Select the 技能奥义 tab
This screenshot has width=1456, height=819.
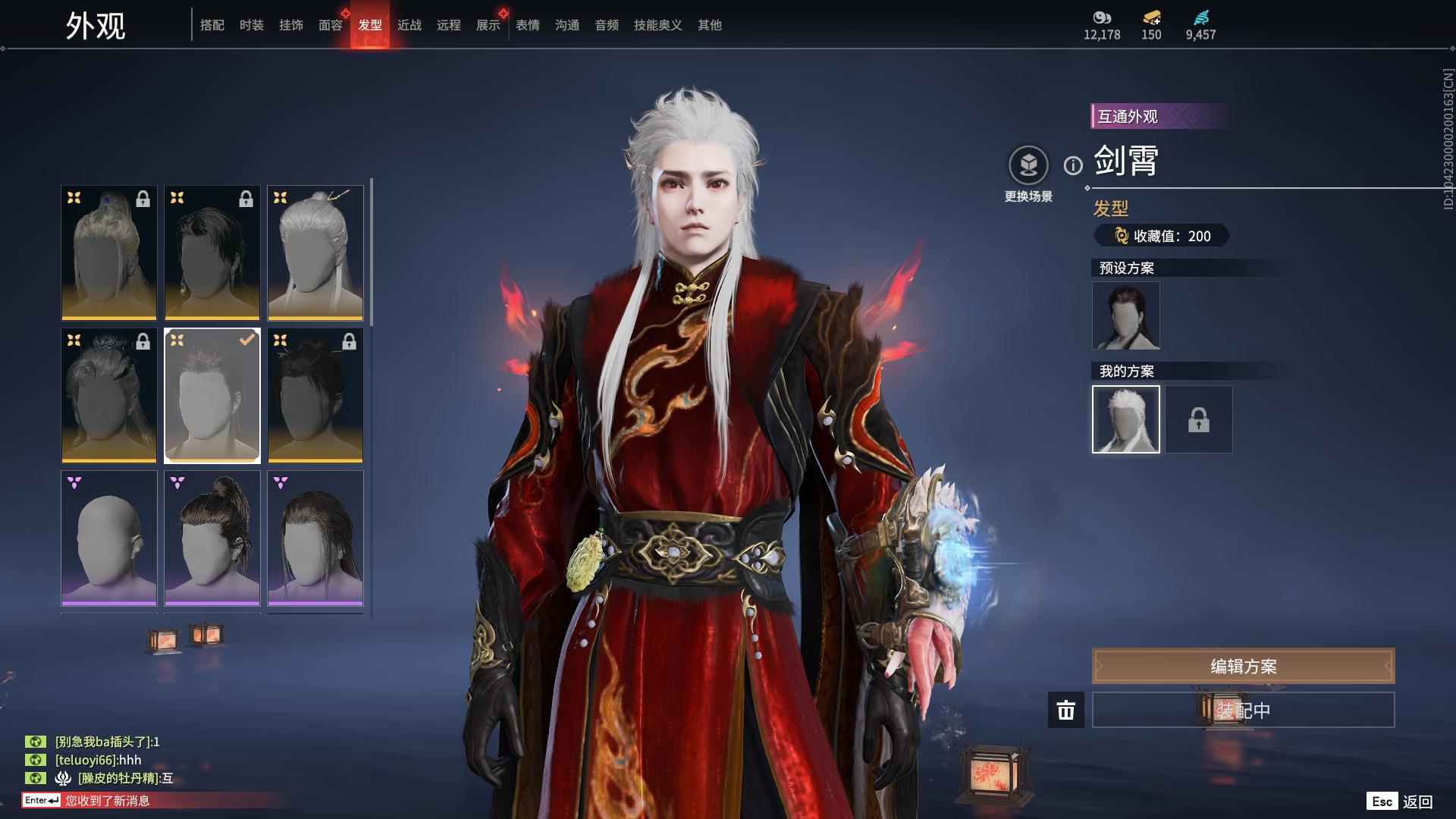click(658, 25)
